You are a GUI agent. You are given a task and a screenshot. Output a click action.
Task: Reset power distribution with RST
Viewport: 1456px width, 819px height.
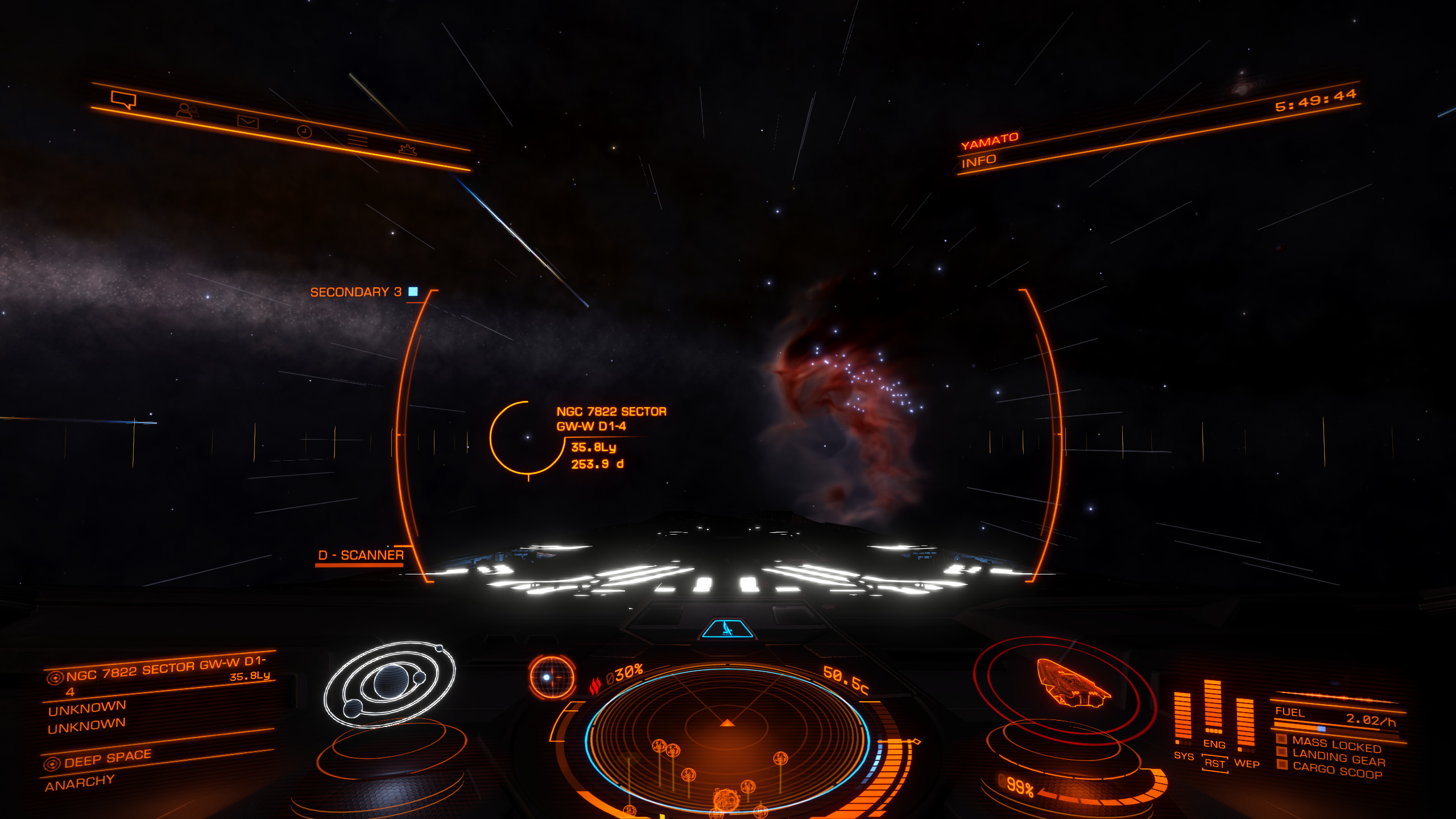pyautogui.click(x=1214, y=763)
